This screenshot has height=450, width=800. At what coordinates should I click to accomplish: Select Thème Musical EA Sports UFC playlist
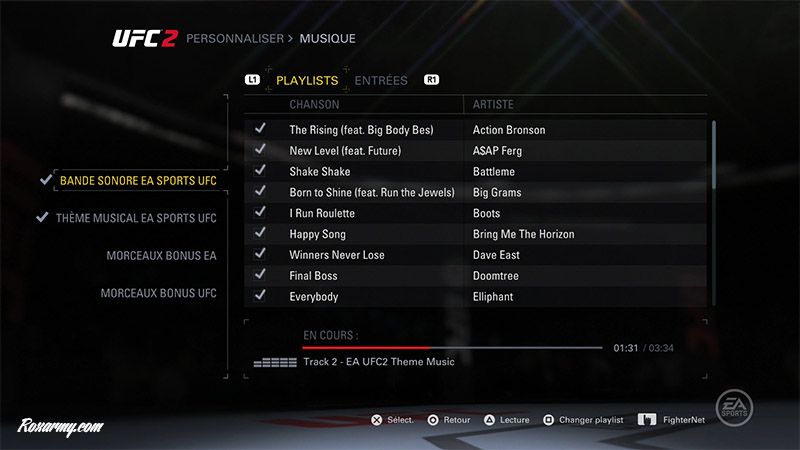click(136, 218)
